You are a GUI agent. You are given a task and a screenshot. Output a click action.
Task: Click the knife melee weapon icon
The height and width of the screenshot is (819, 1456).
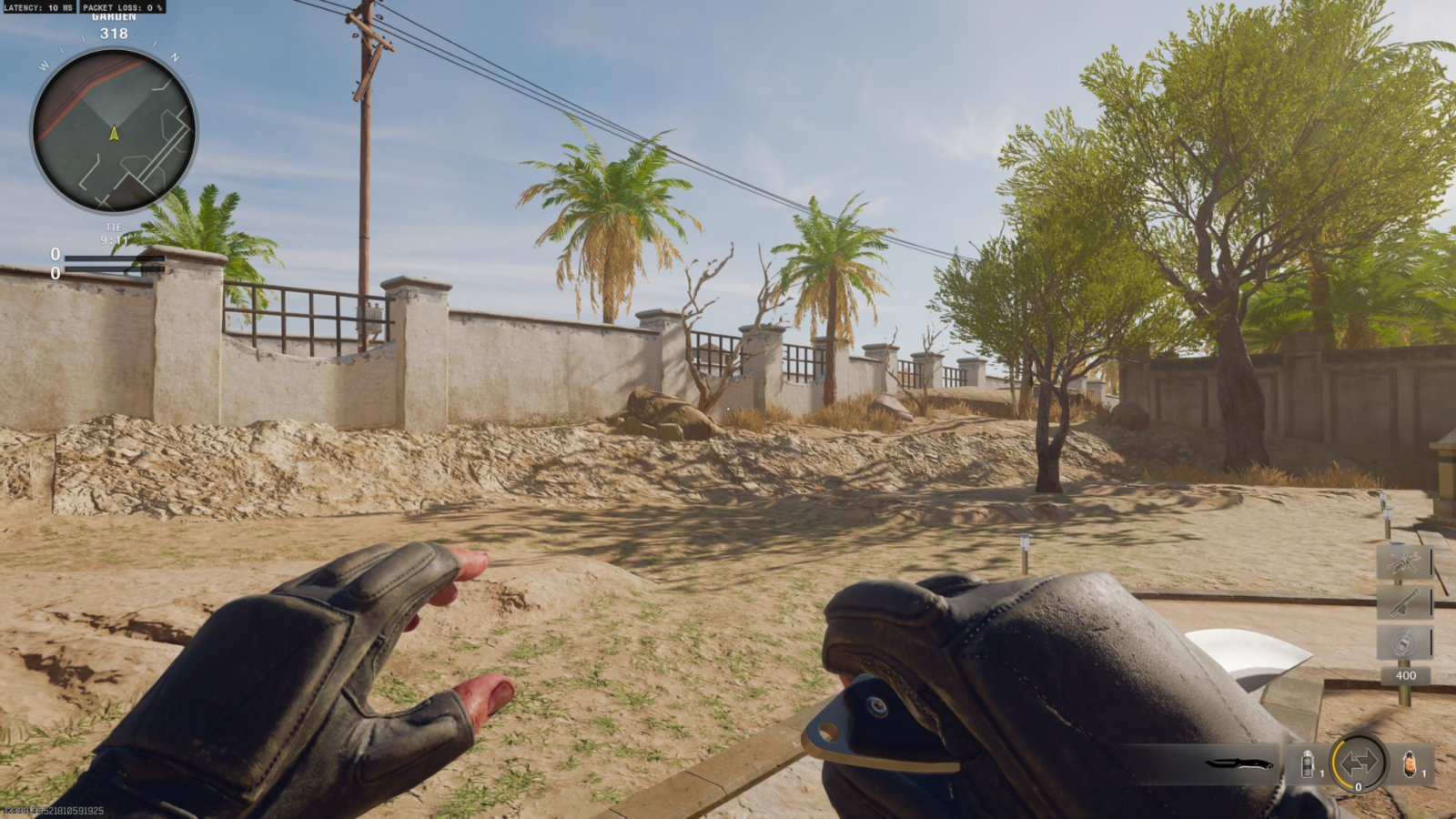1239,764
